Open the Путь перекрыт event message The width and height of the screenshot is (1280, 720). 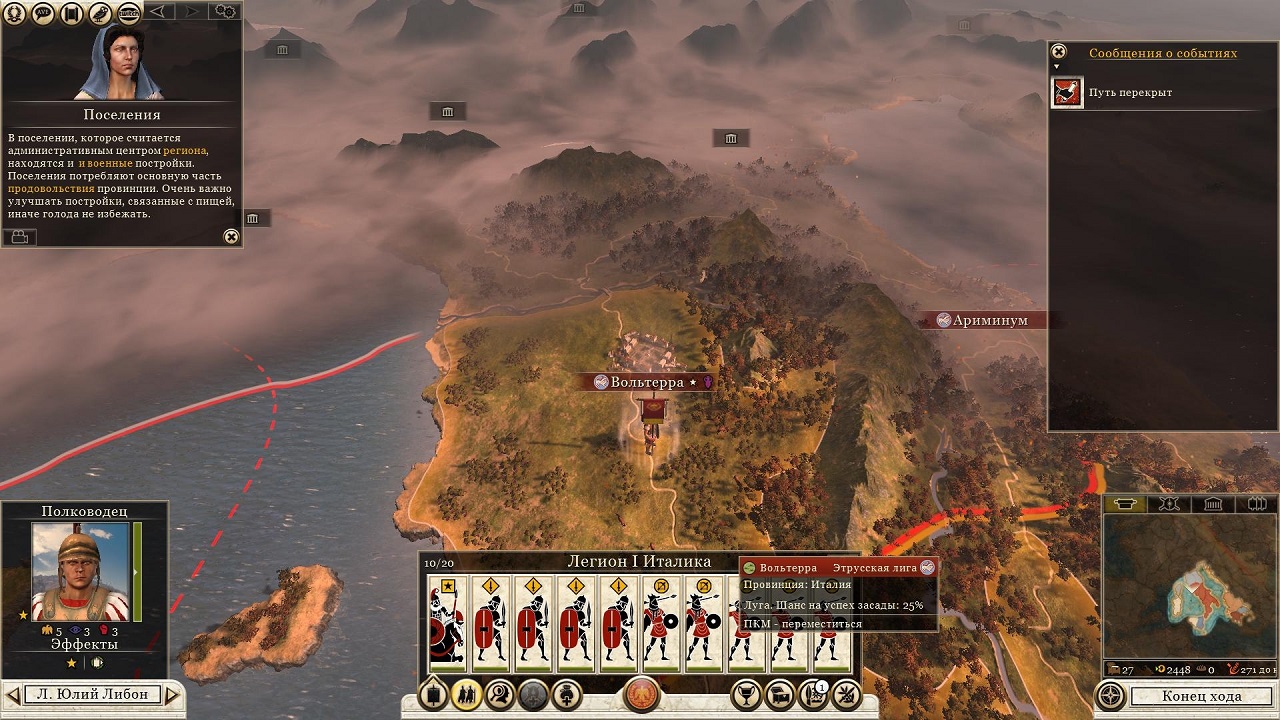[x=1068, y=93]
